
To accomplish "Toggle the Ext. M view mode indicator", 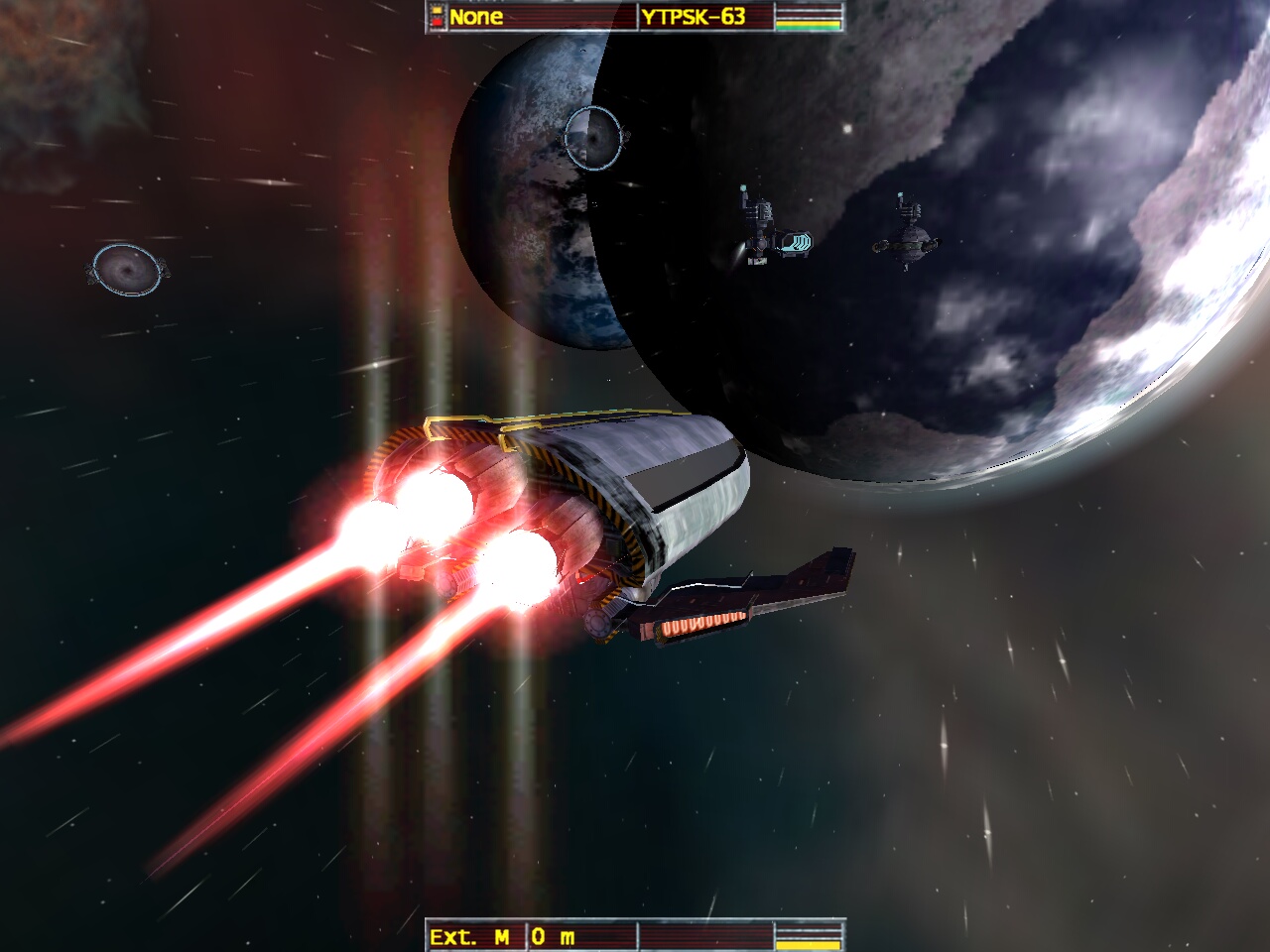I will pos(471,936).
